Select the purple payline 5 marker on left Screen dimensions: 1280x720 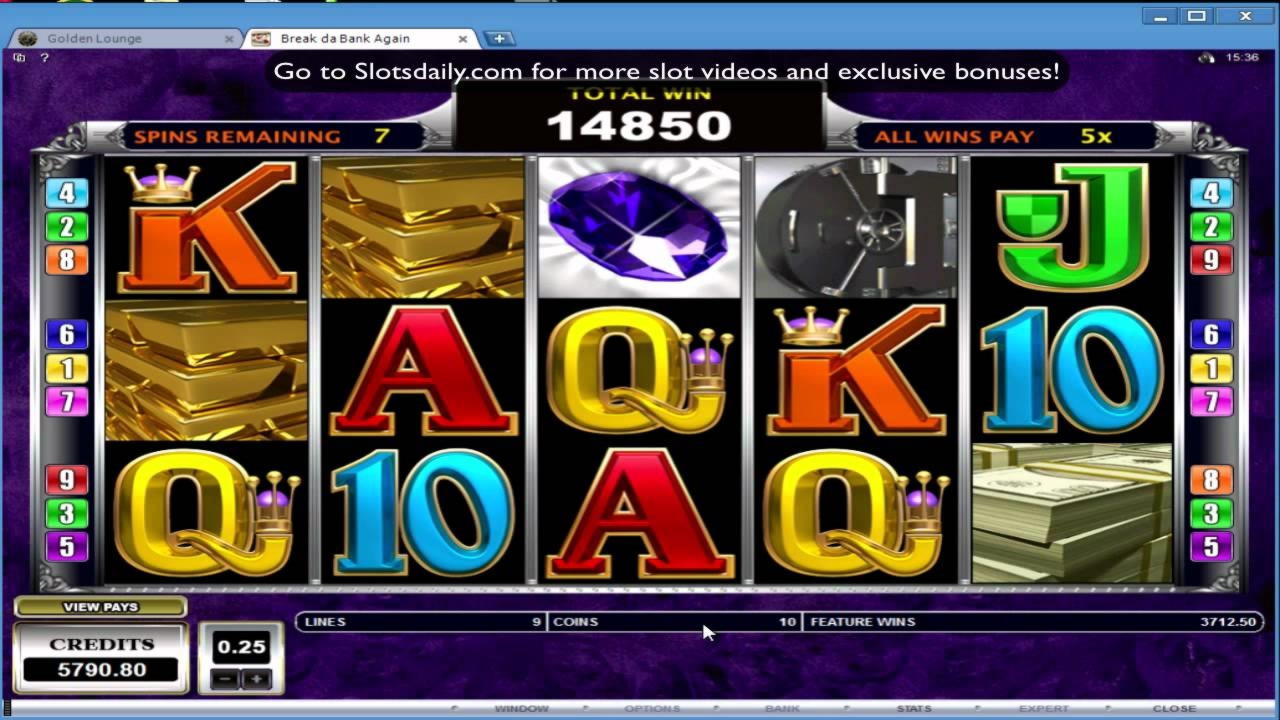[x=67, y=547]
